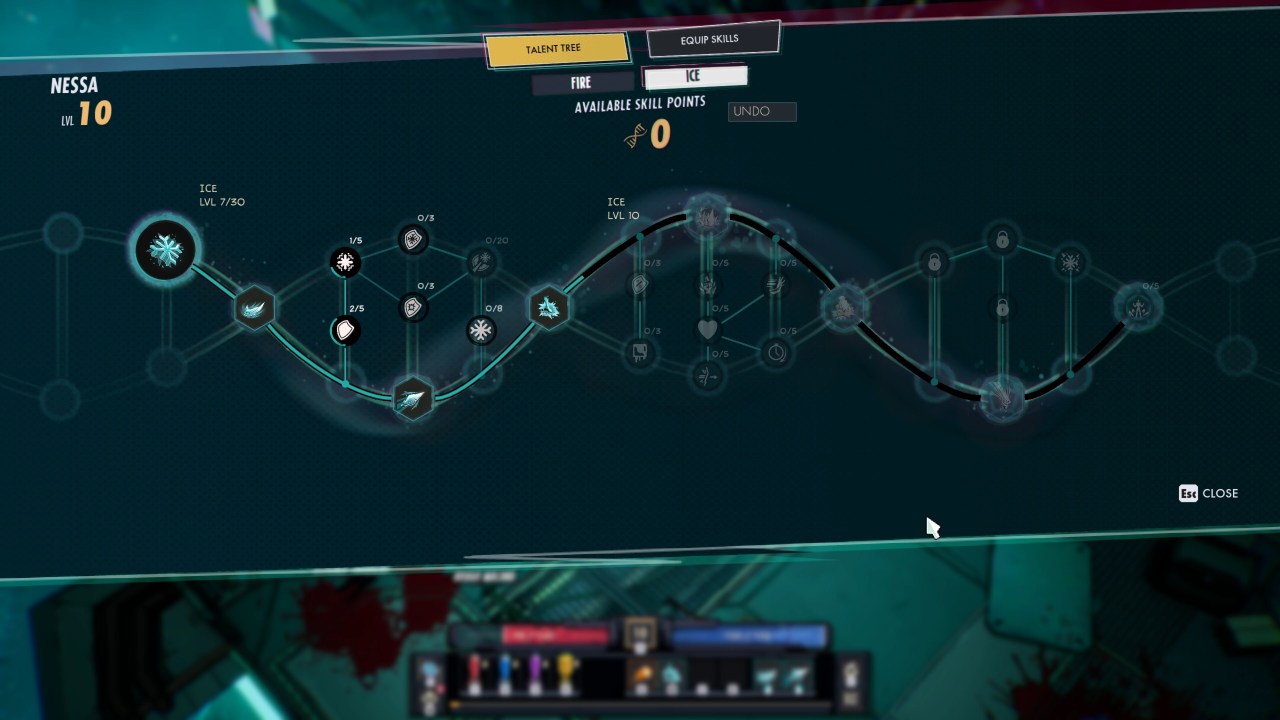Screen dimensions: 1280x720
Task: Open the ice spikes hexagon skill node
Action: coord(548,308)
